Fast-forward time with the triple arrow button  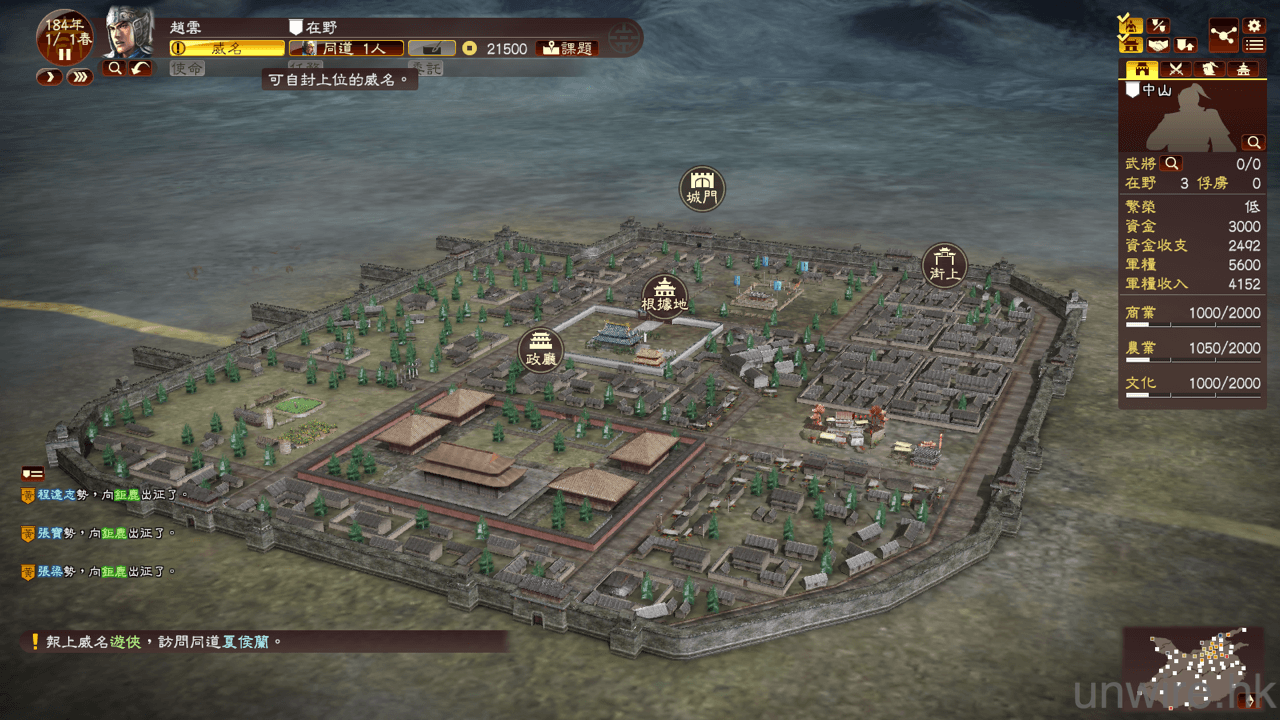click(x=80, y=77)
